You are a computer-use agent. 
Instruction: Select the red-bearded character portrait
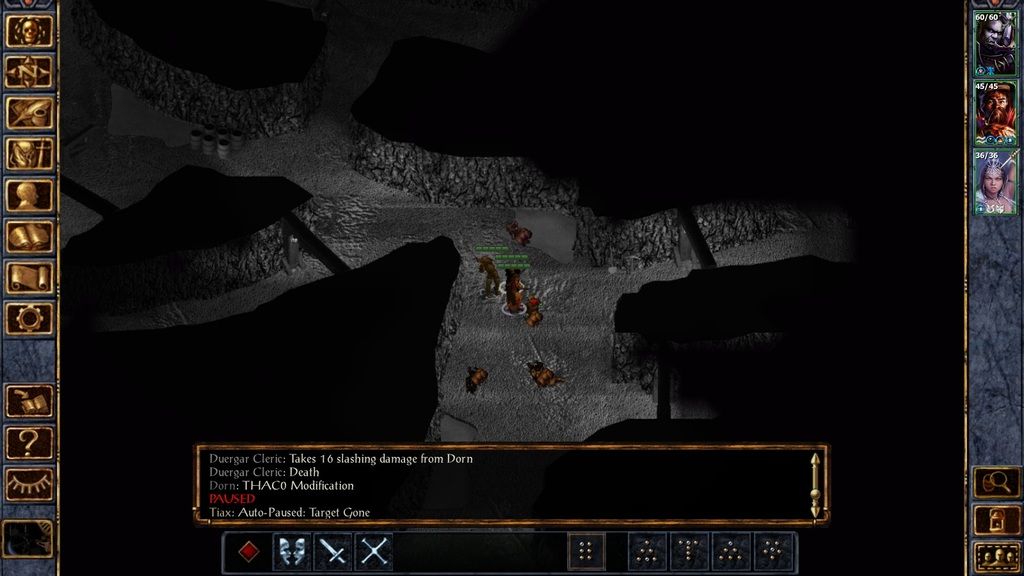[x=994, y=112]
